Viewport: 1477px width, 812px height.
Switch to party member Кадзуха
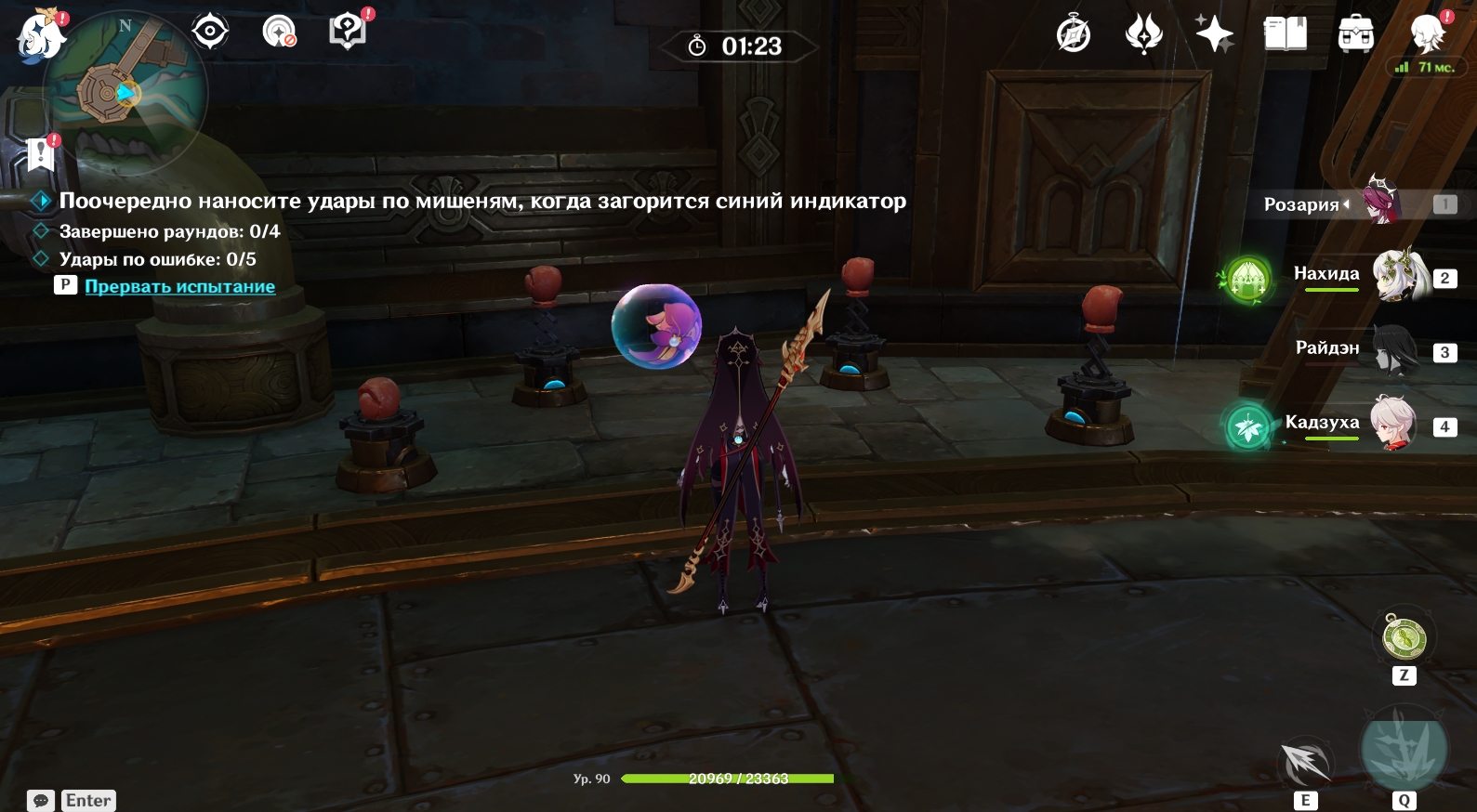pos(1392,424)
